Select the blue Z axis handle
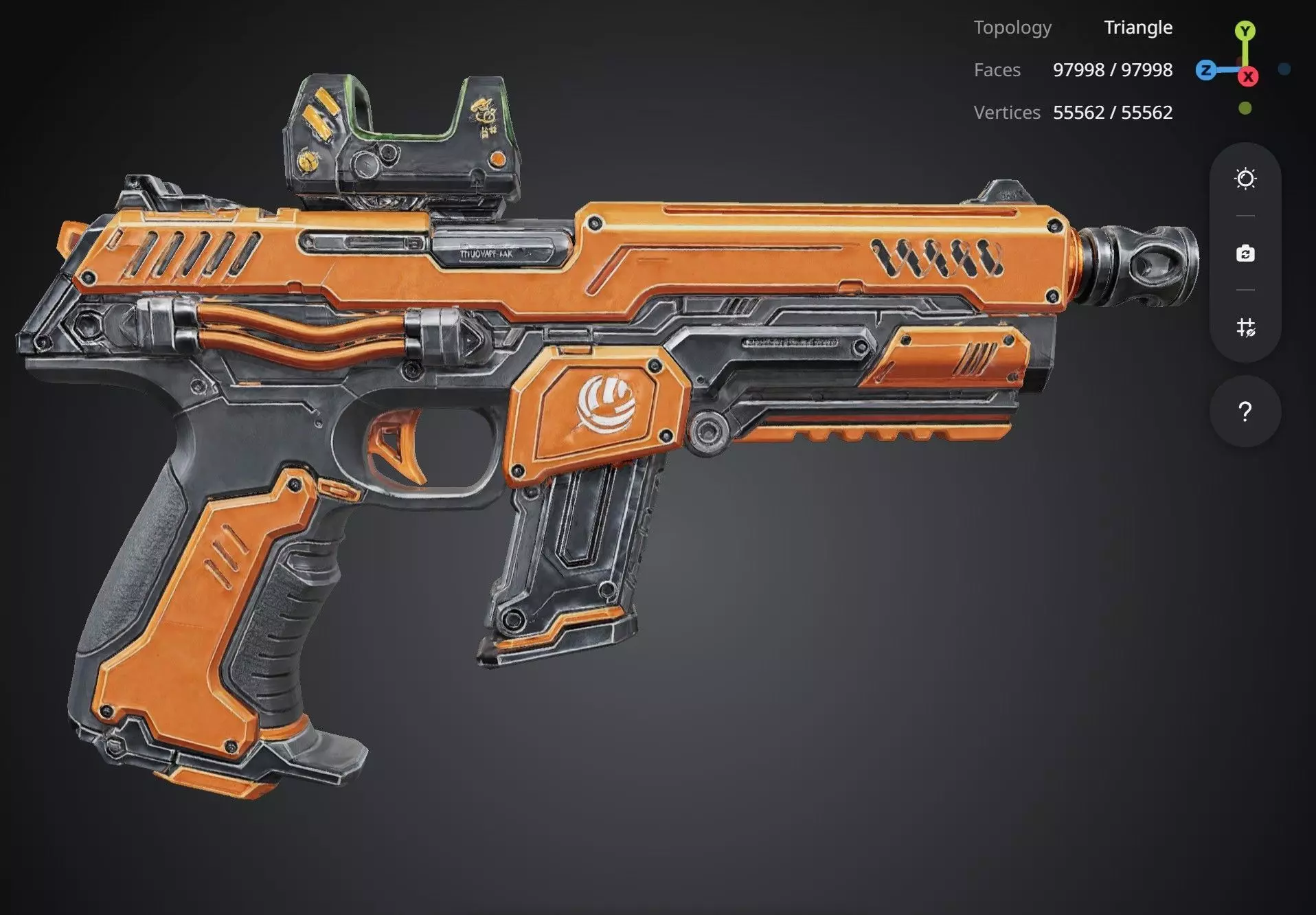This screenshot has width=1316, height=915. [x=1205, y=70]
